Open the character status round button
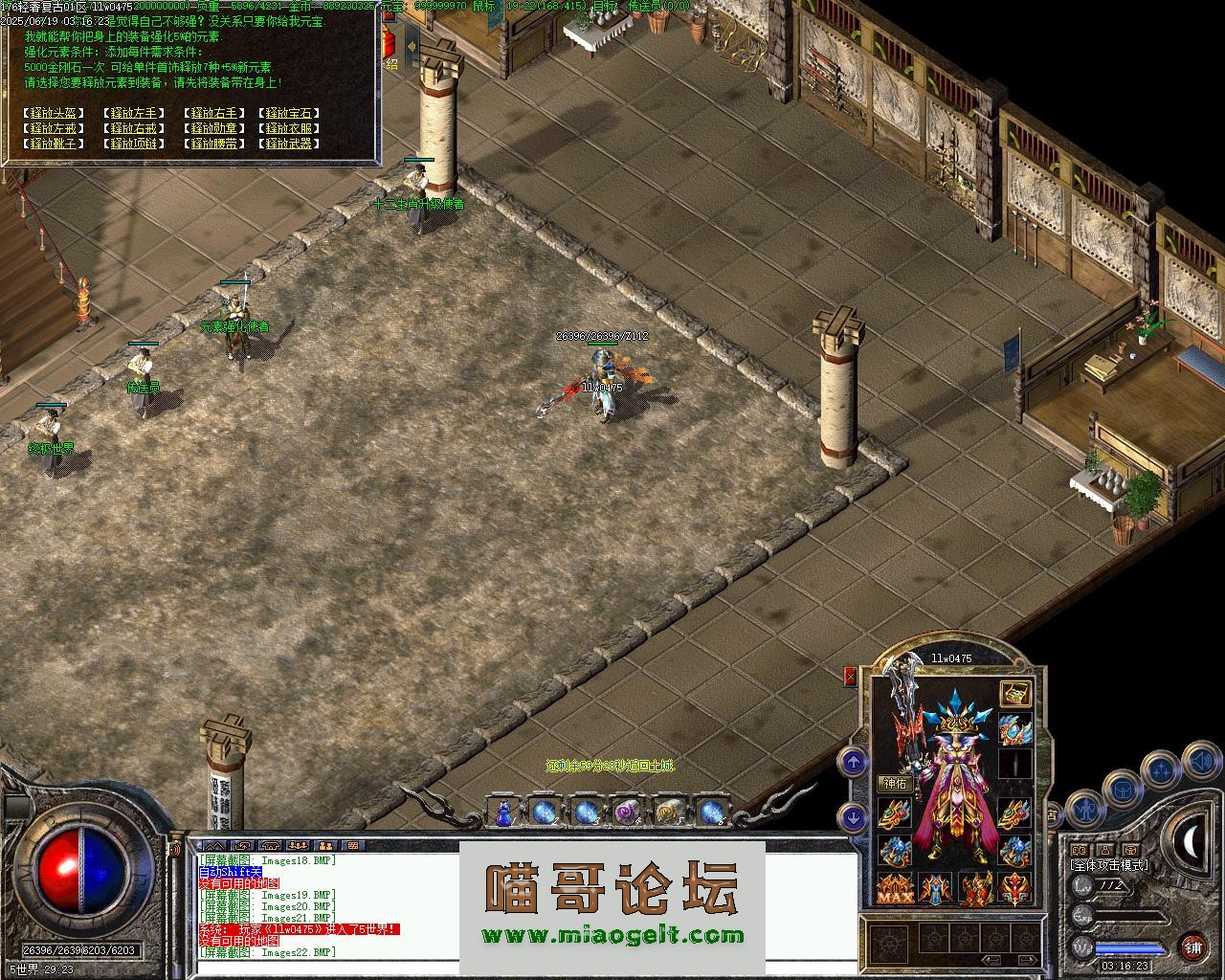Image resolution: width=1225 pixels, height=980 pixels. [x=1084, y=810]
